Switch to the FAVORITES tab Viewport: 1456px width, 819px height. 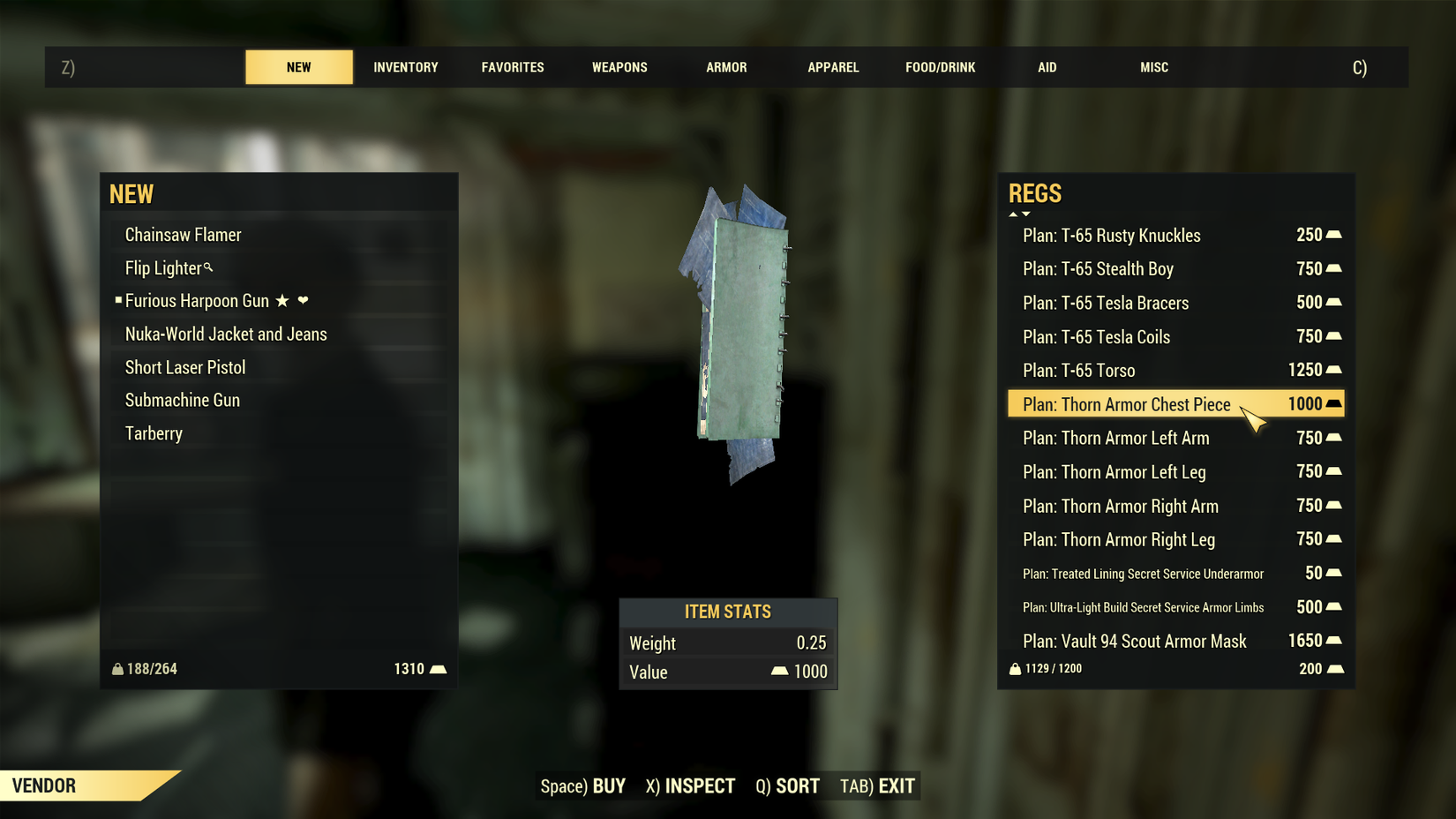click(513, 66)
